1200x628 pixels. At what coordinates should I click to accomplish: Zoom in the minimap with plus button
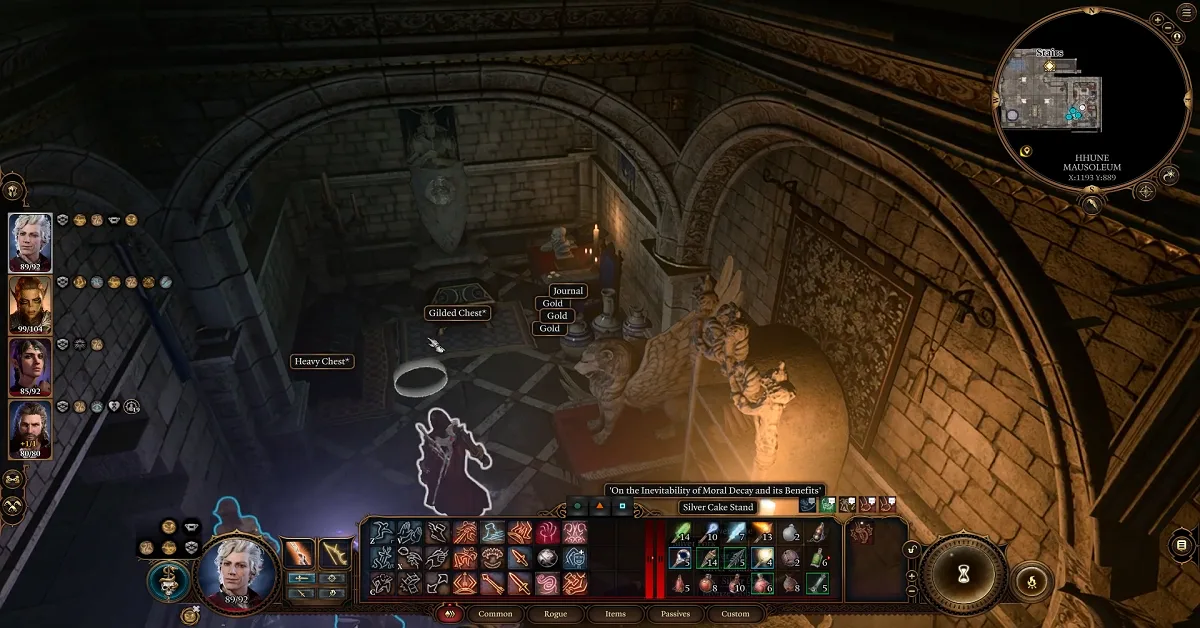(x=1157, y=20)
